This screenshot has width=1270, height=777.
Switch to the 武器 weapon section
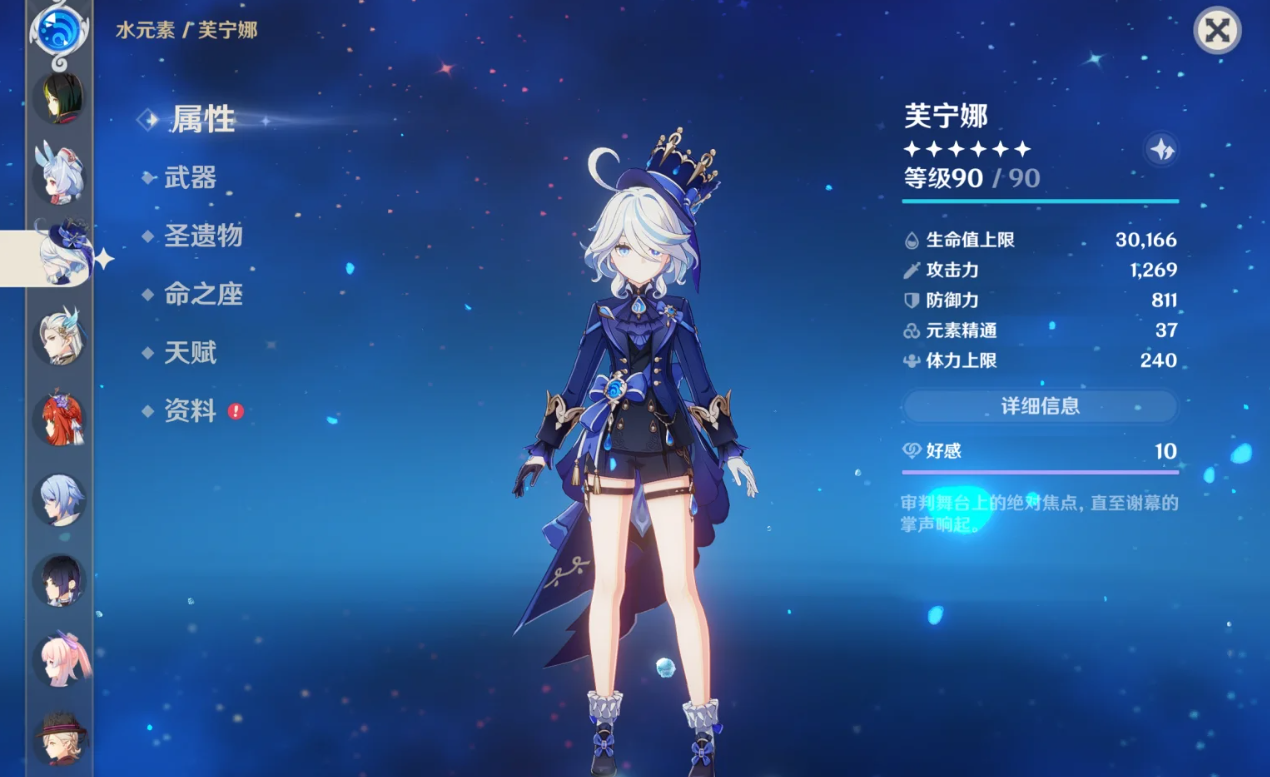(x=190, y=178)
